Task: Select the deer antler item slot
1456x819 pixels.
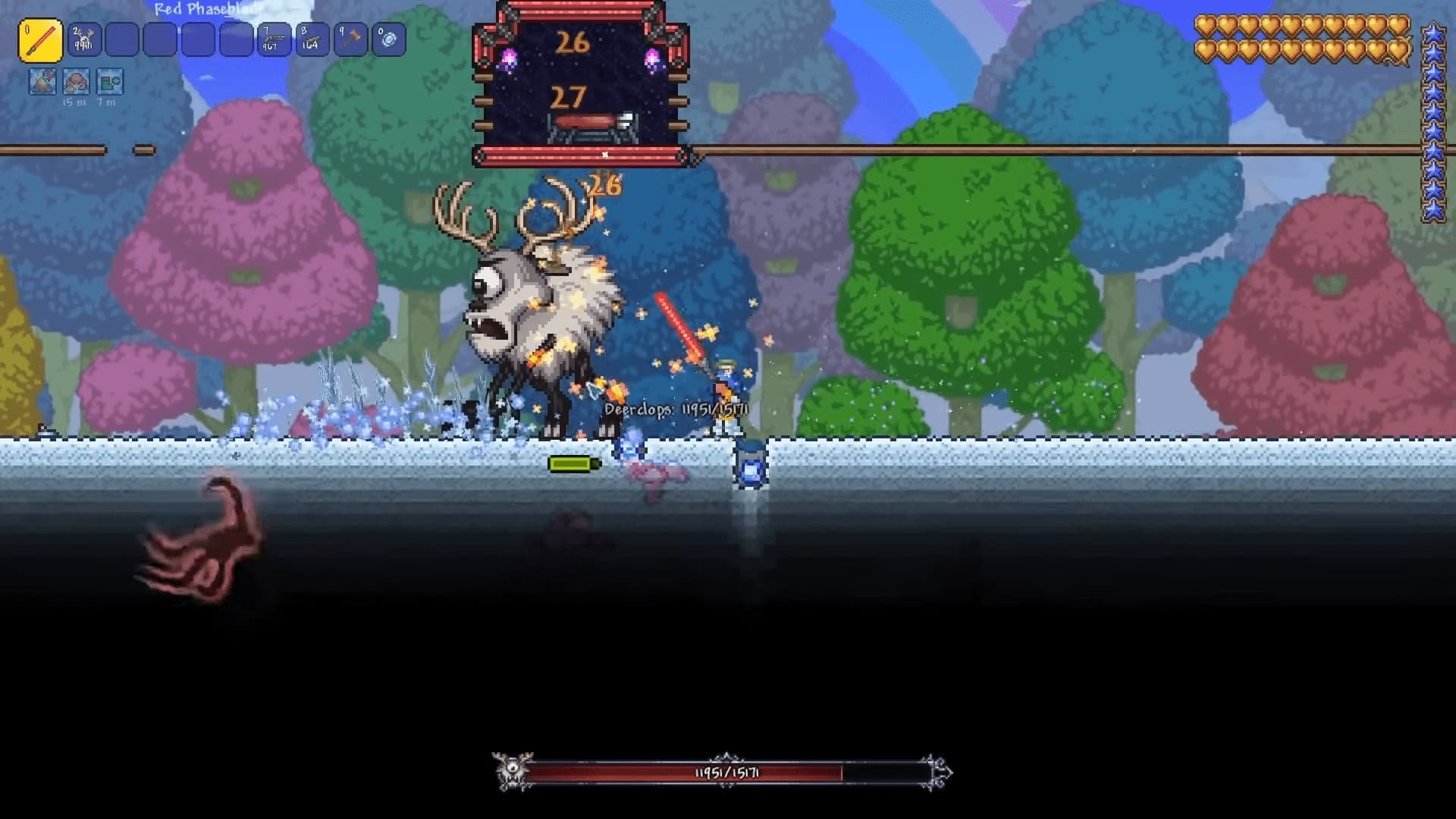Action: point(83,40)
